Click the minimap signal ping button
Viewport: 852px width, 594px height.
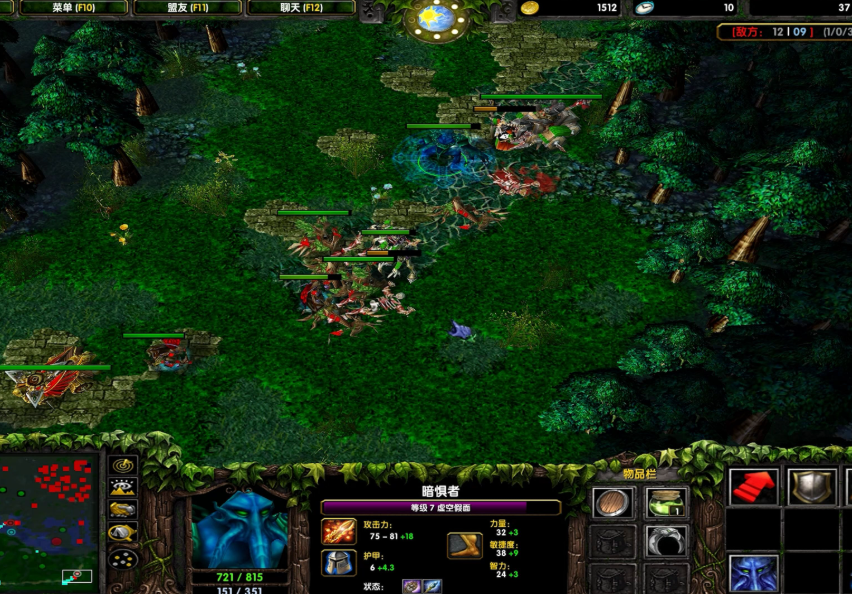[123, 465]
